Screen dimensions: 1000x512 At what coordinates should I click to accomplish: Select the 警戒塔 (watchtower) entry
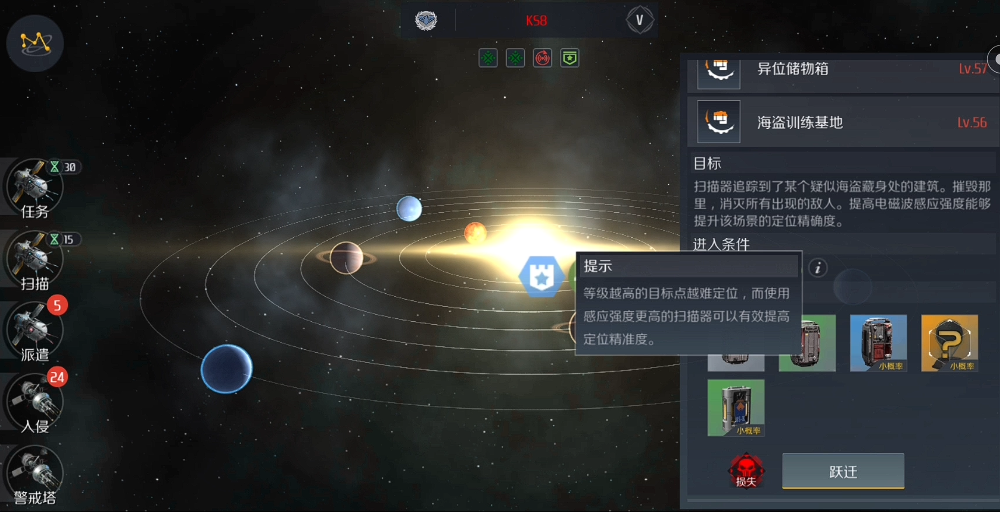[34, 474]
